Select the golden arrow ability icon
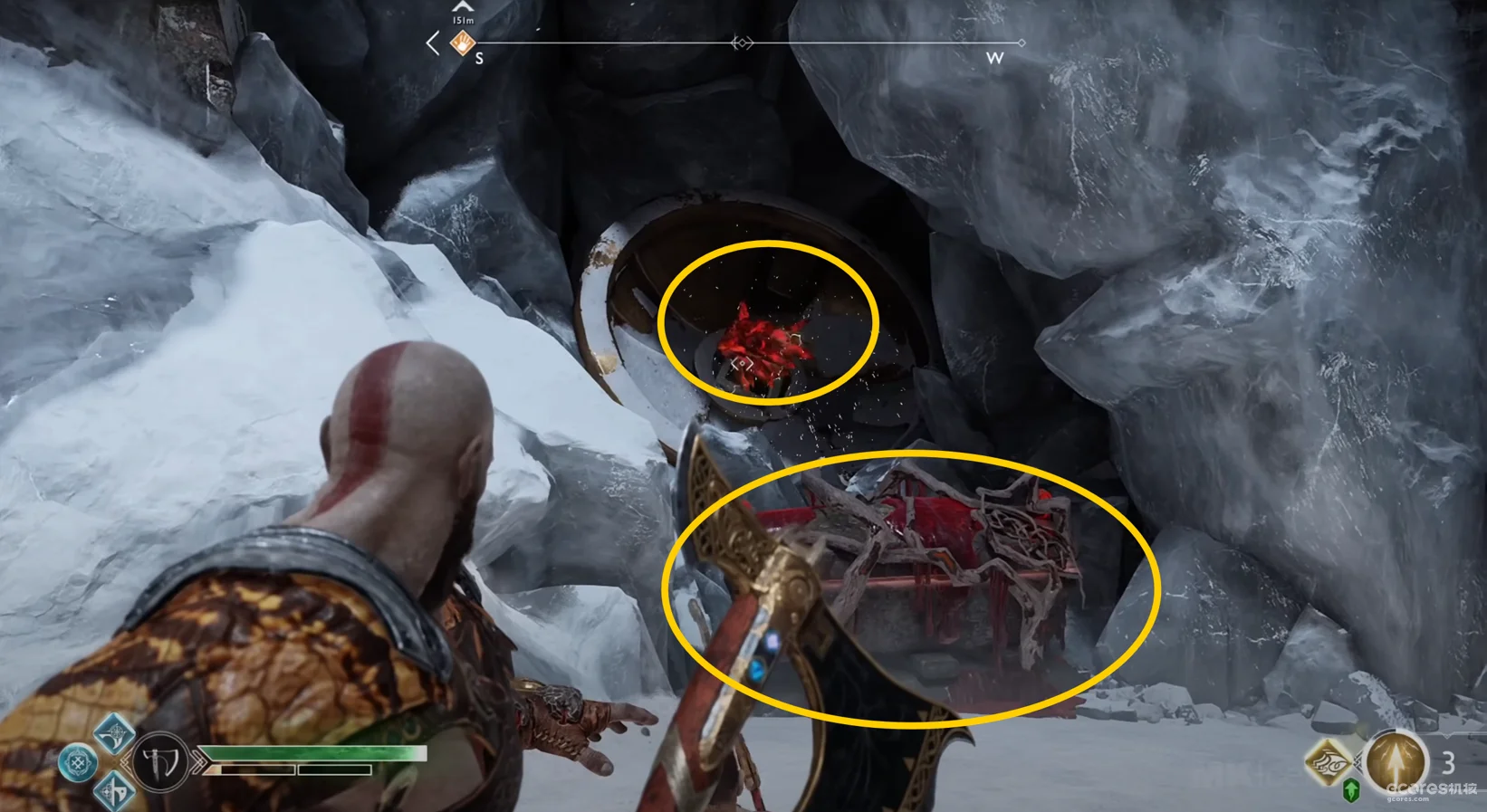The width and height of the screenshot is (1487, 812). [1395, 761]
